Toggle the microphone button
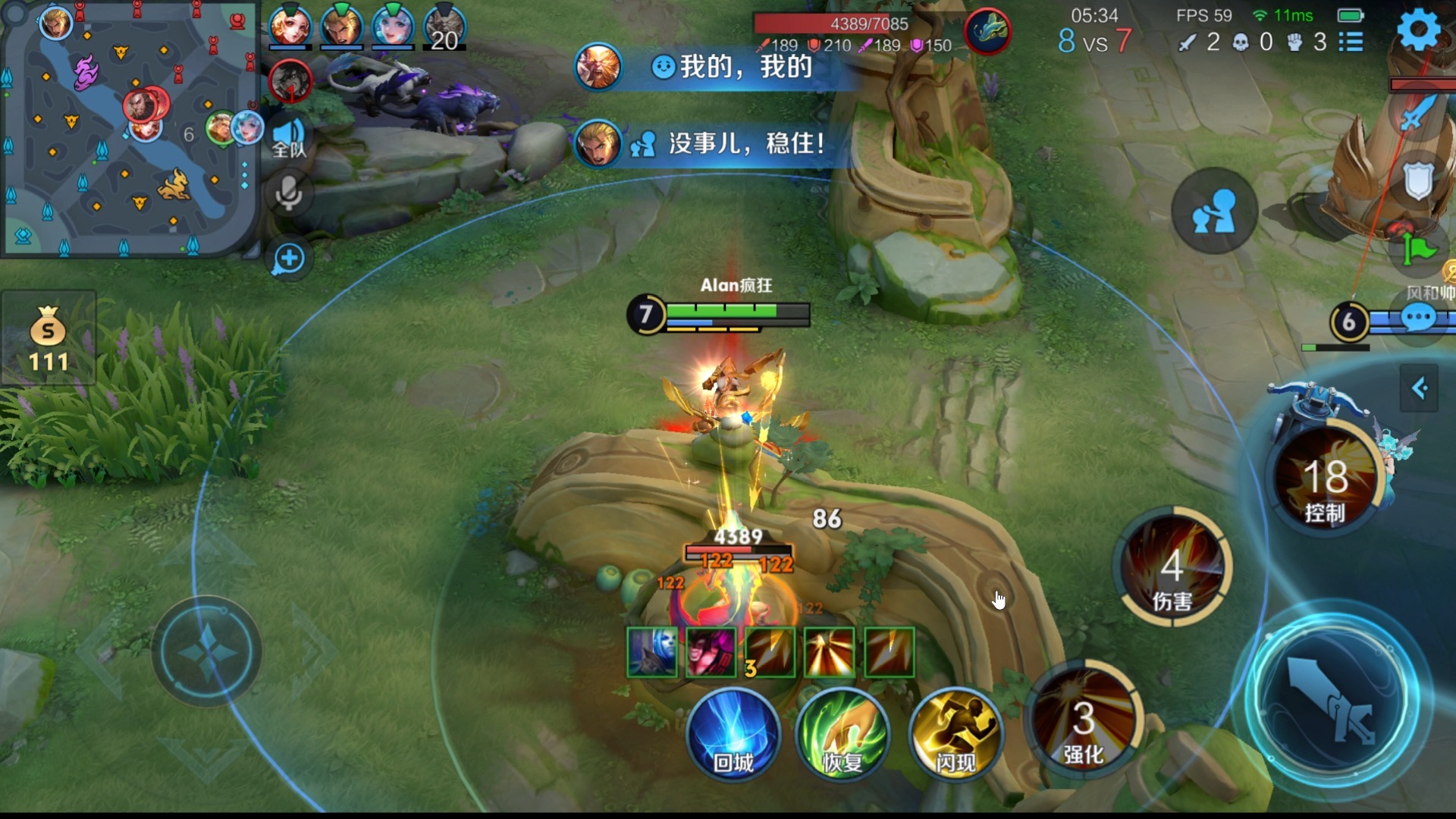 tap(288, 194)
